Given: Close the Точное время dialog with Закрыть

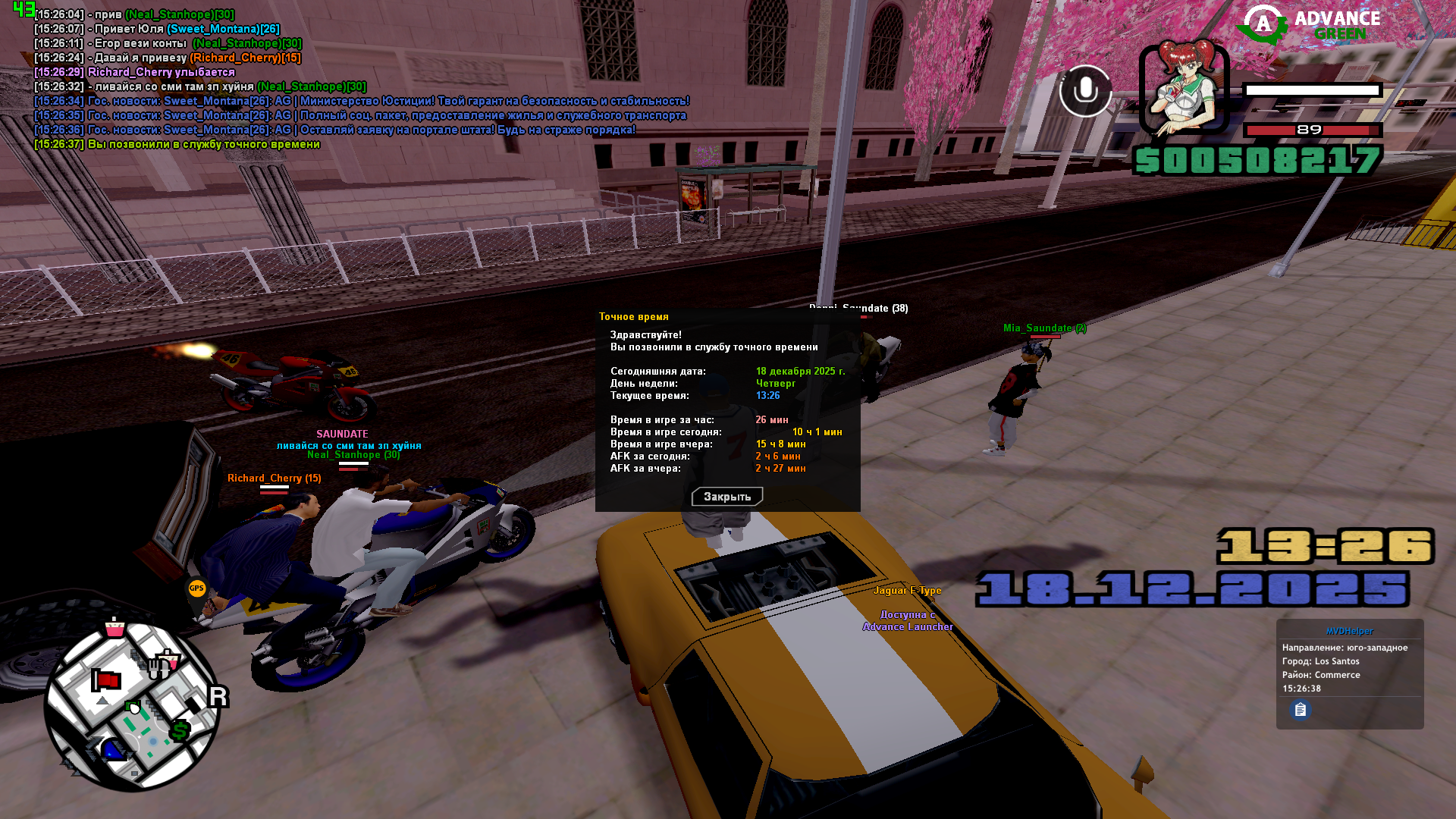Looking at the screenshot, I should [726, 497].
